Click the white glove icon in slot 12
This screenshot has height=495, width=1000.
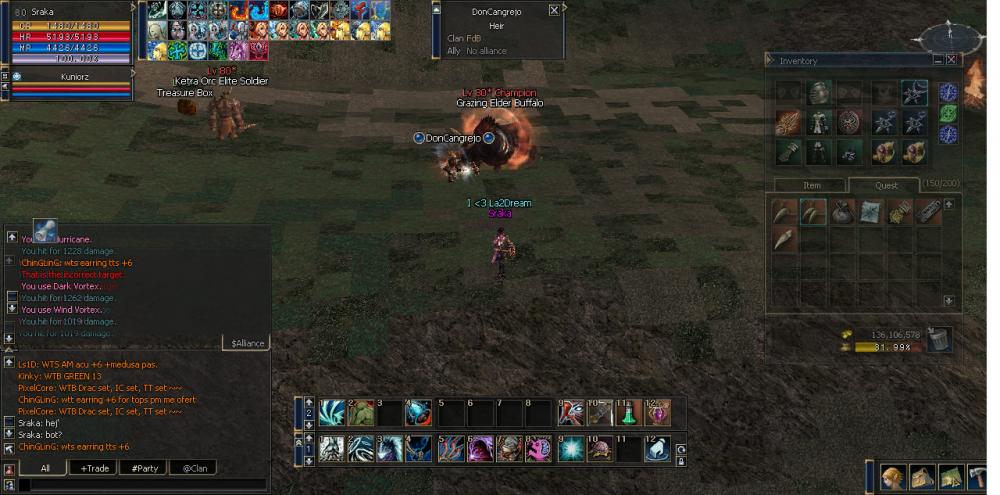pyautogui.click(x=657, y=449)
